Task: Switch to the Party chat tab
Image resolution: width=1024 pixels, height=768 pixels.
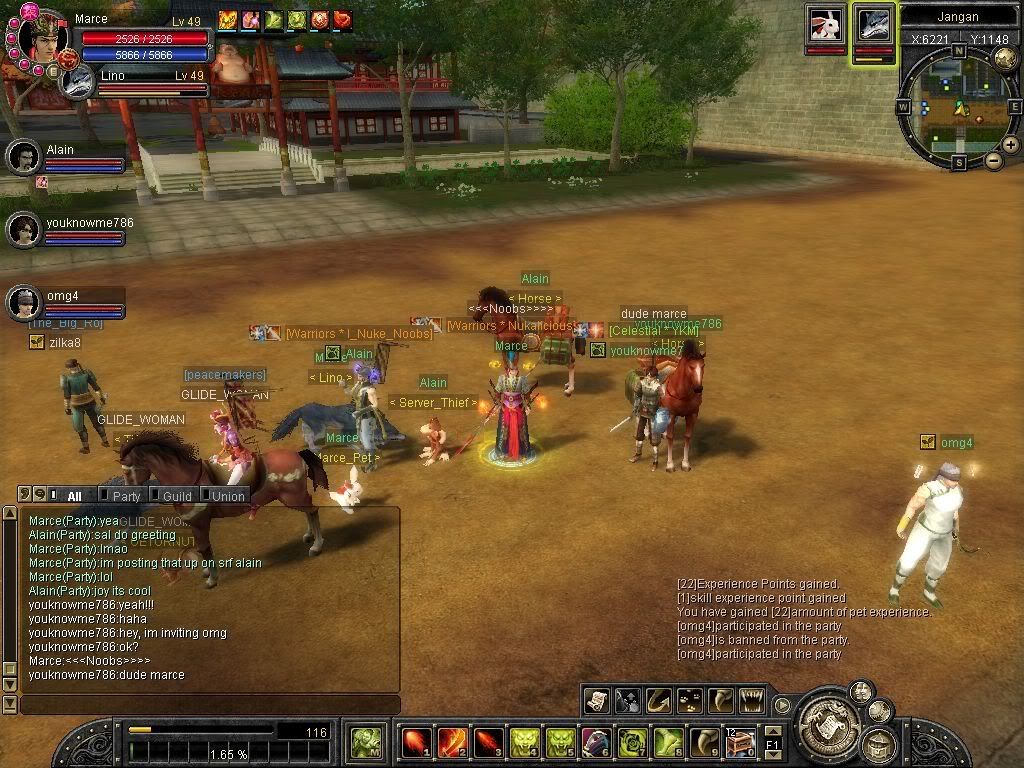Action: [126, 496]
